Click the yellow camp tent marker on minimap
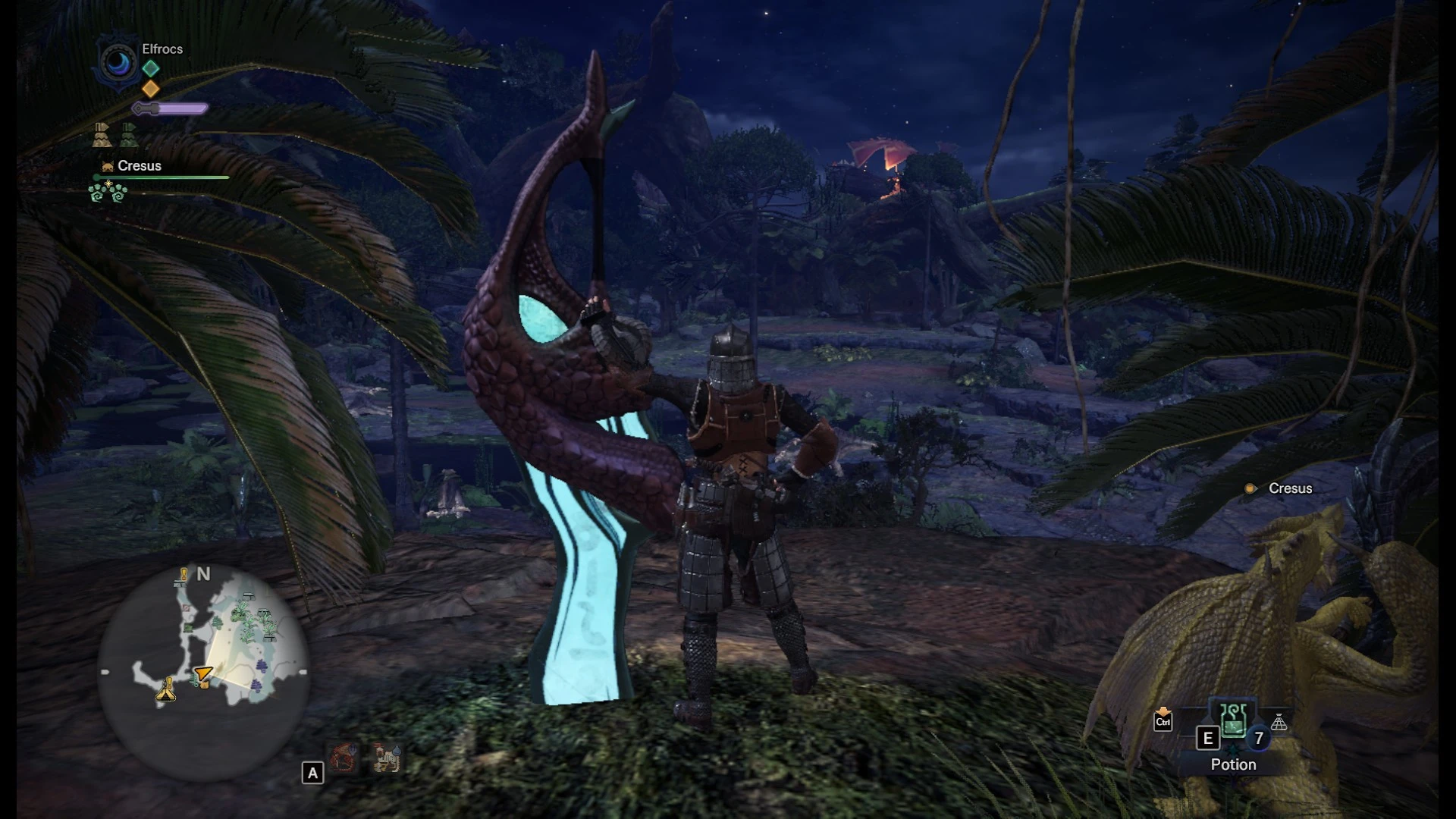The width and height of the screenshot is (1456, 819). tap(166, 691)
